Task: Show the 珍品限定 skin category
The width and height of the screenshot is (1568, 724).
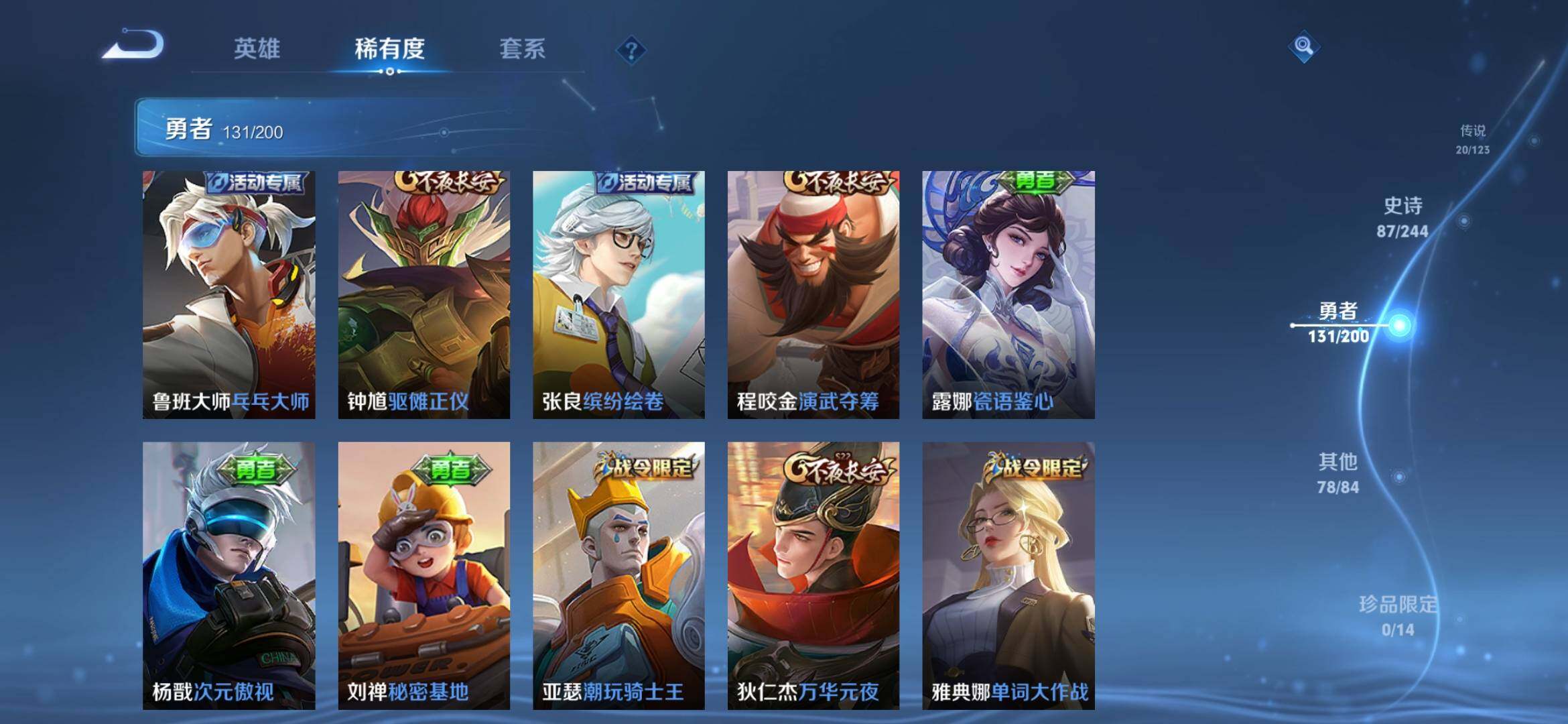Action: pos(1398,615)
